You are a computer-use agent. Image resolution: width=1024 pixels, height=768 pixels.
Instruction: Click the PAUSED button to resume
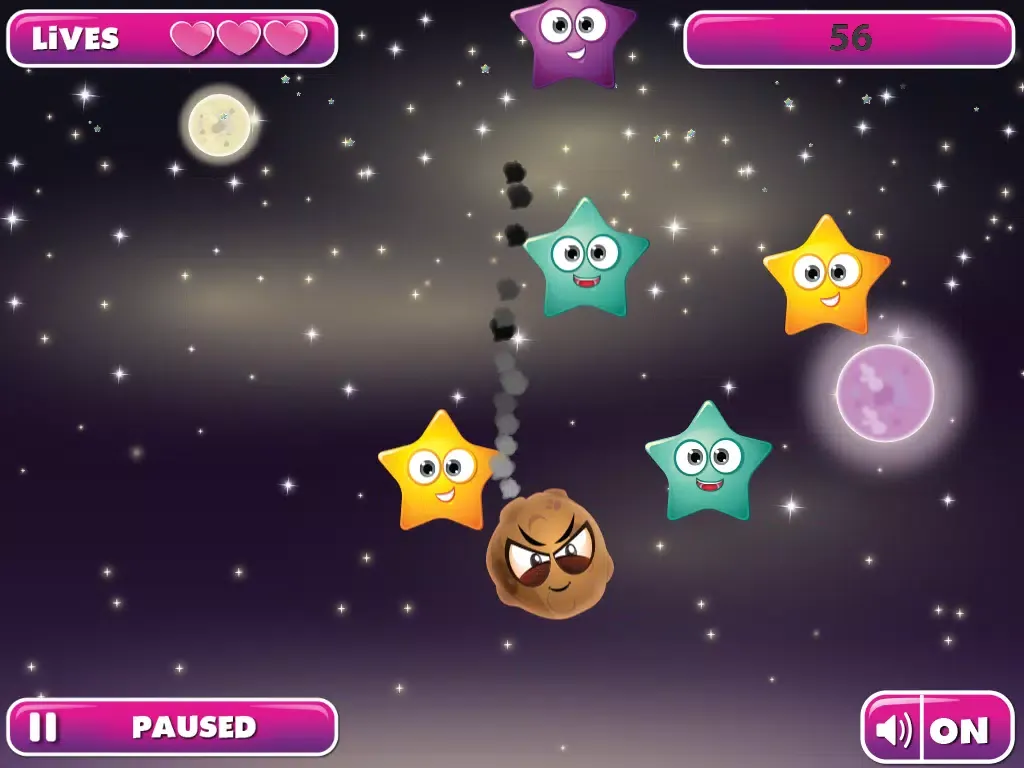point(172,727)
